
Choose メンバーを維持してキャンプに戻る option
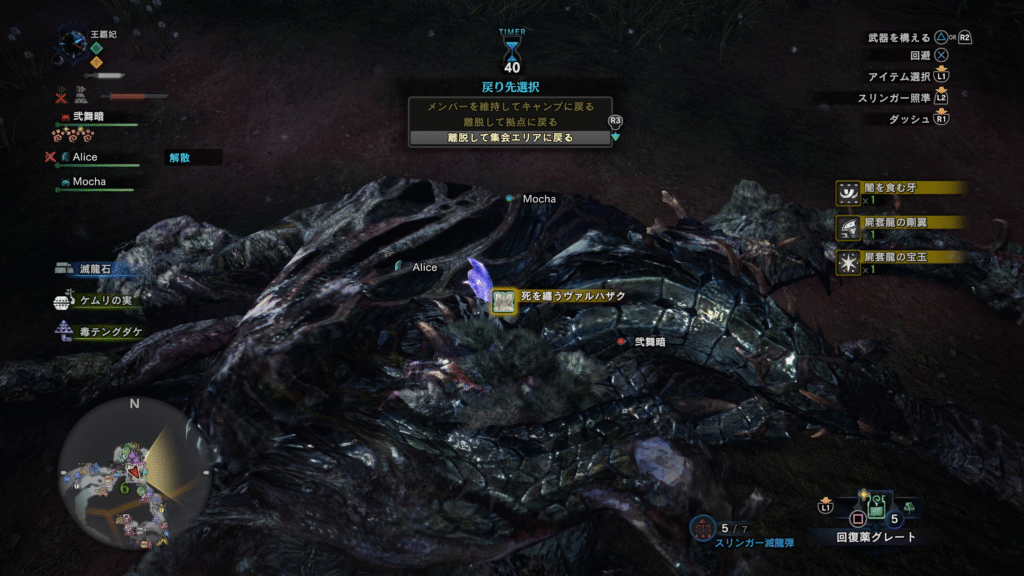coord(510,106)
